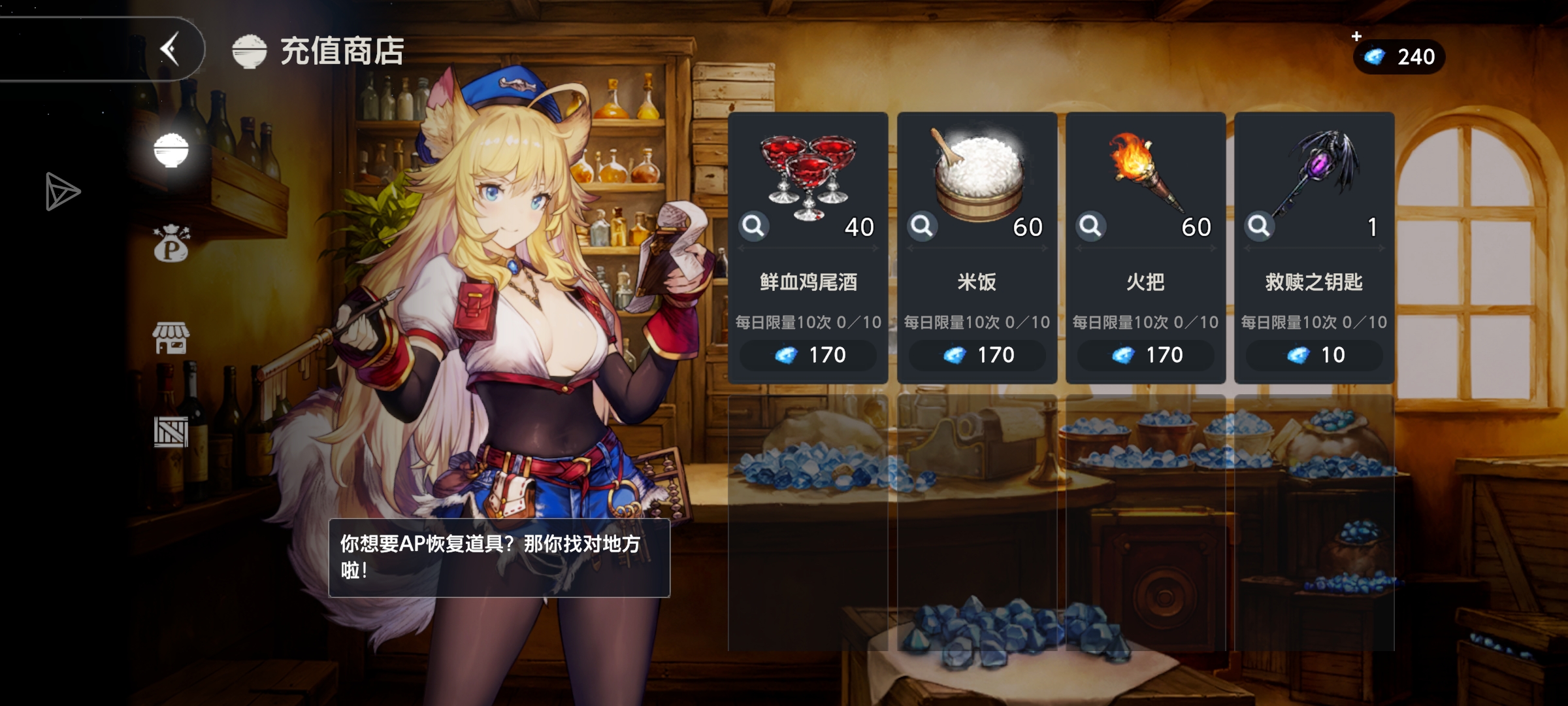Viewport: 1568px width, 706px height.
Task: Buy 救赎之钥匙 for 10 gems
Action: click(1314, 355)
